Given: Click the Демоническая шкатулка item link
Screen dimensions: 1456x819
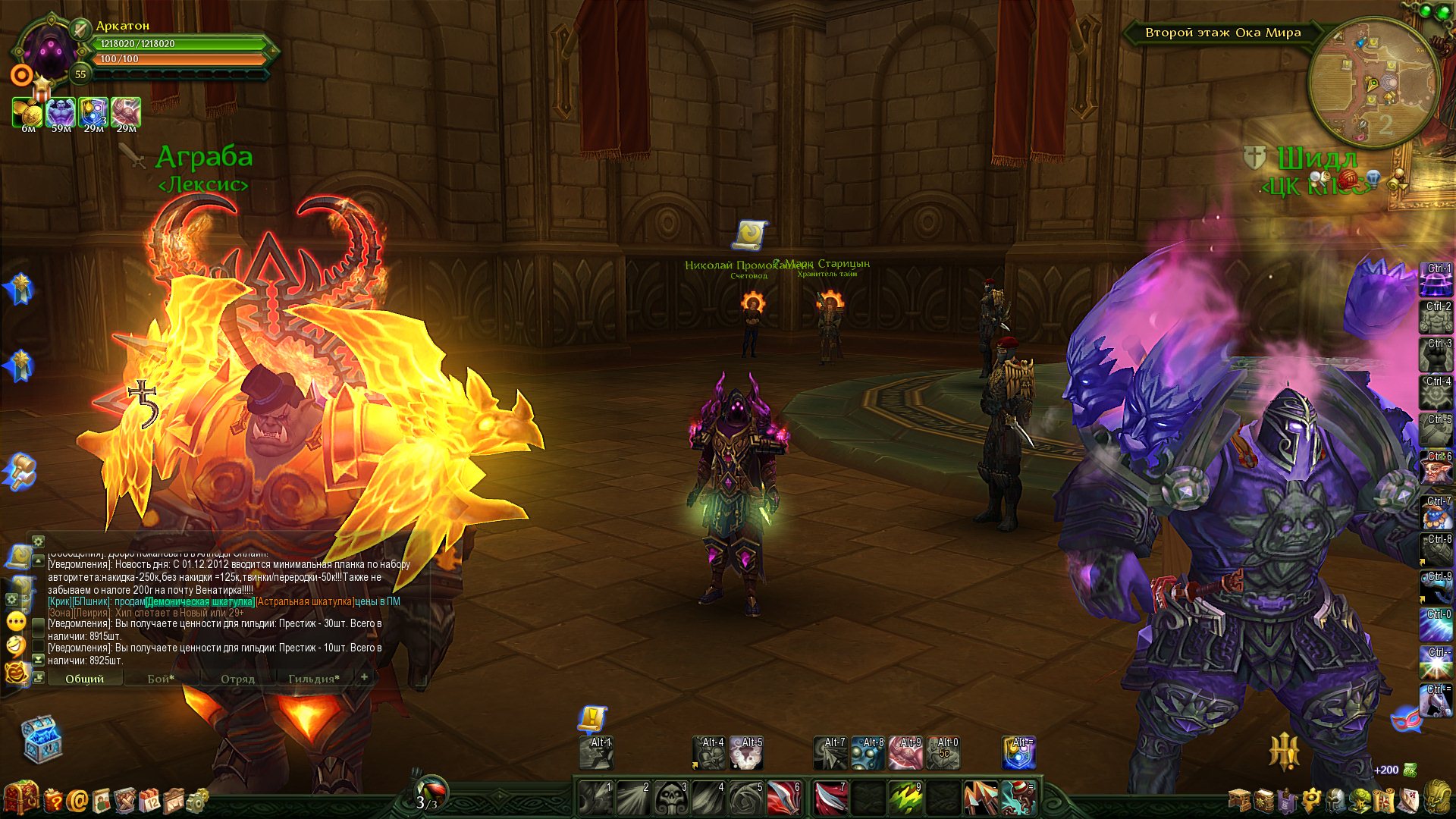Looking at the screenshot, I should [200, 601].
